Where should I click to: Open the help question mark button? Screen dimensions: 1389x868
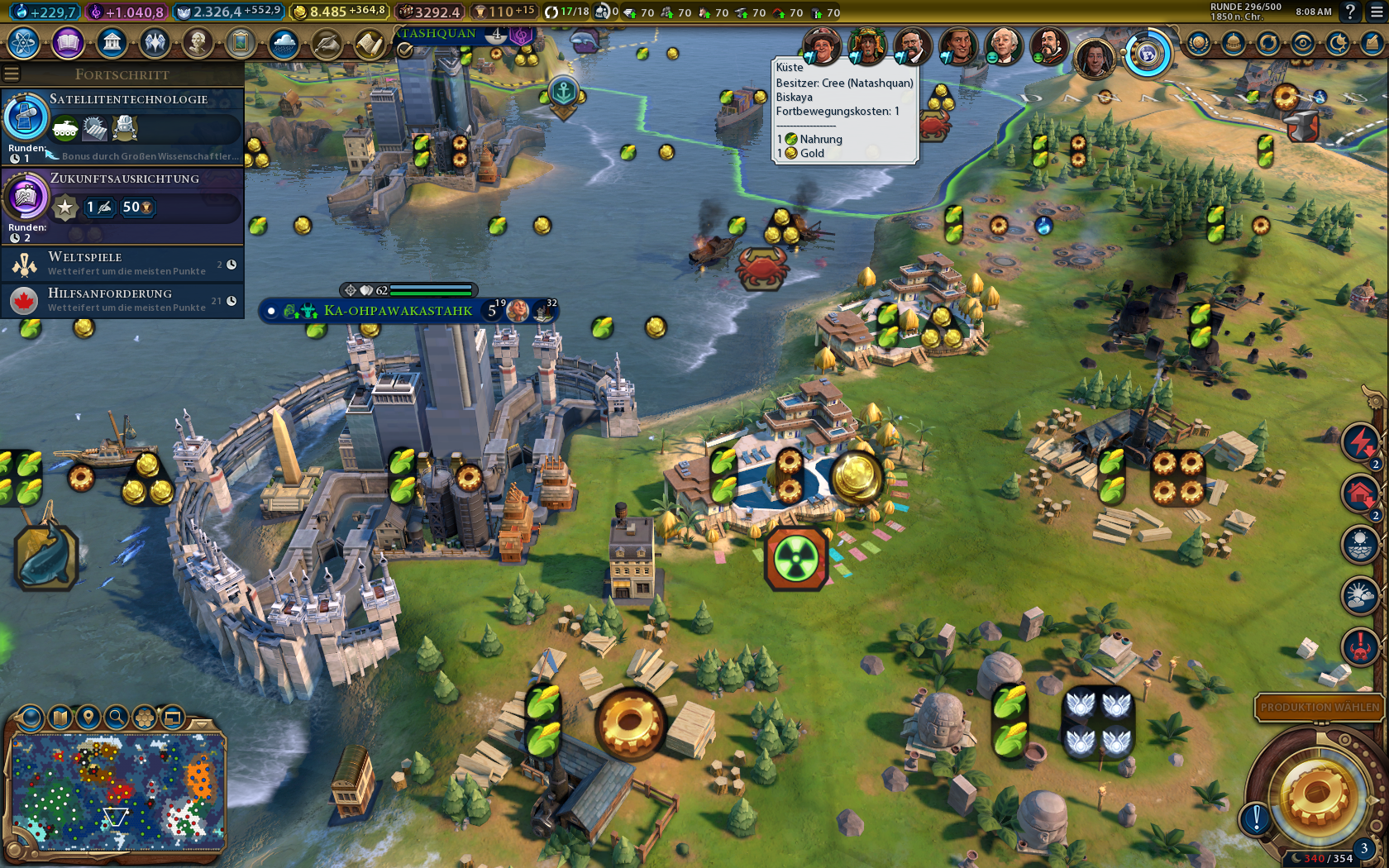[1350, 12]
